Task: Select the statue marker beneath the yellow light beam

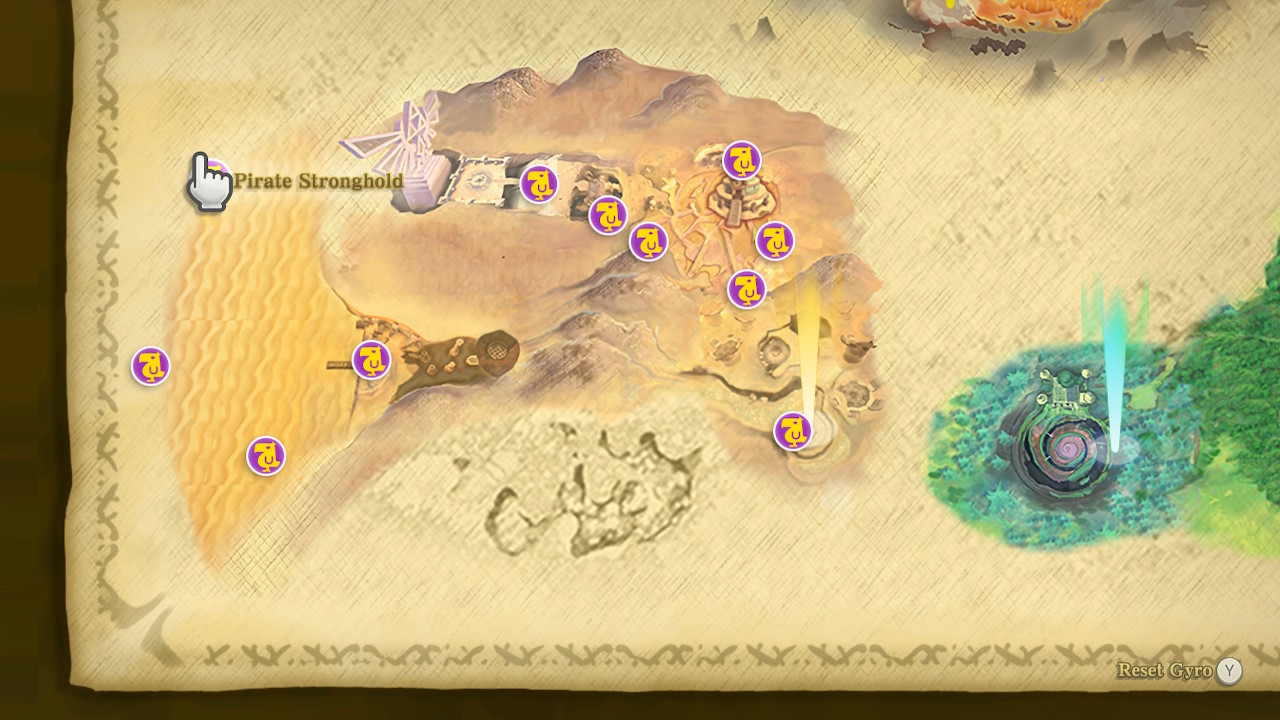Action: click(x=793, y=431)
